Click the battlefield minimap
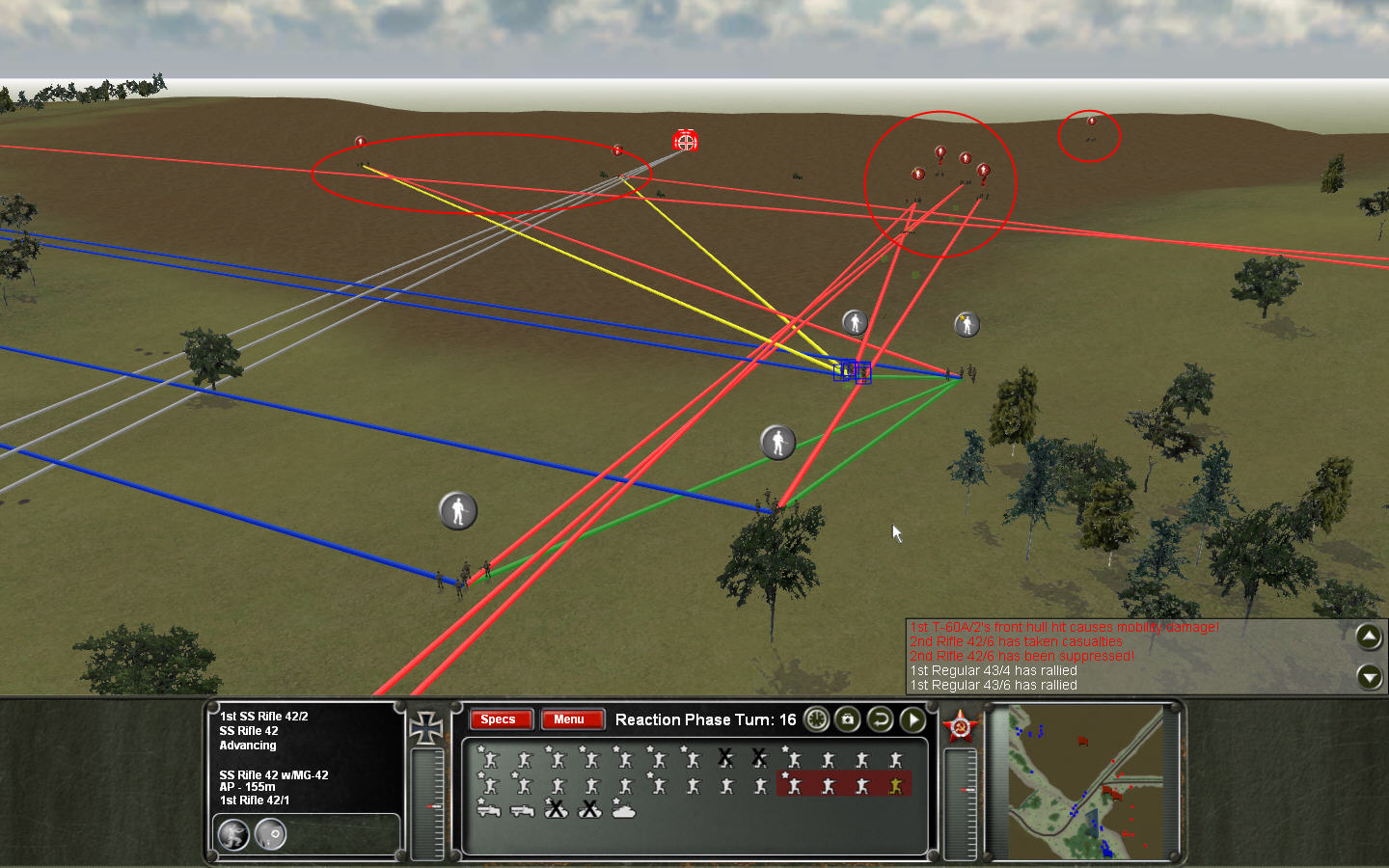1389x868 pixels. tap(1084, 782)
